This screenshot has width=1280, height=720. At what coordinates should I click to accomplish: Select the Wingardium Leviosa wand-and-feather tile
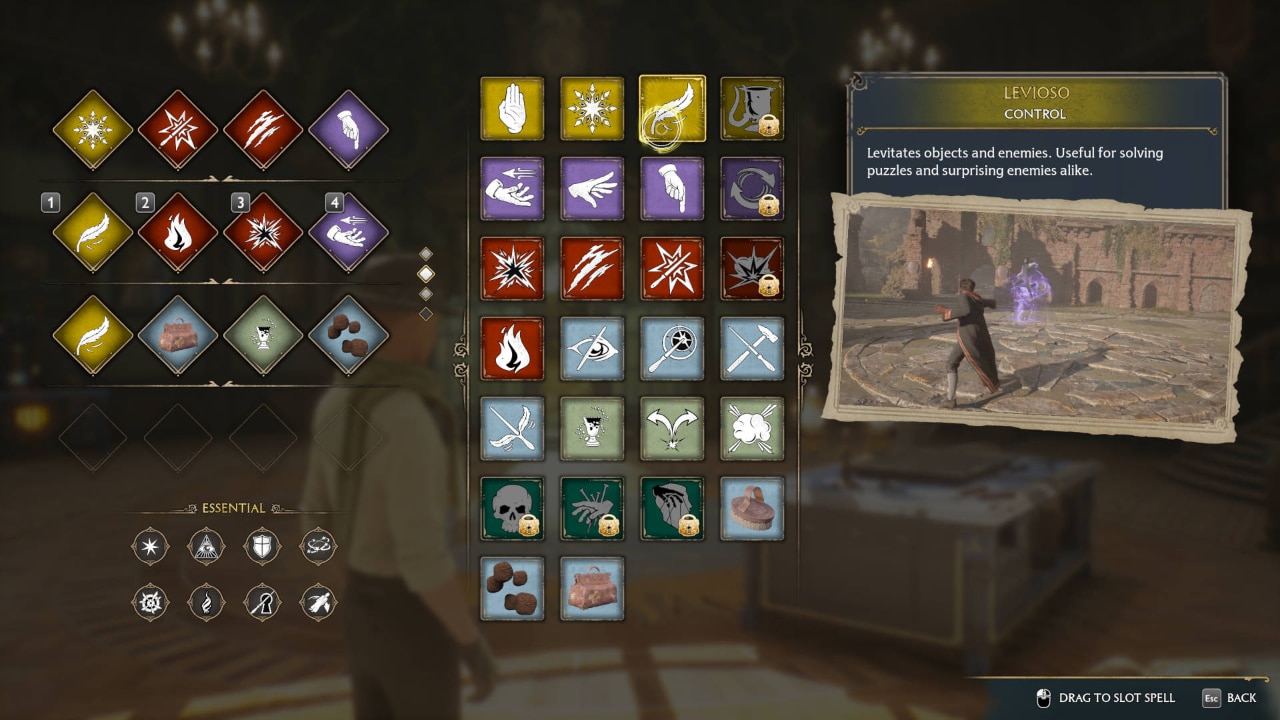tap(512, 428)
